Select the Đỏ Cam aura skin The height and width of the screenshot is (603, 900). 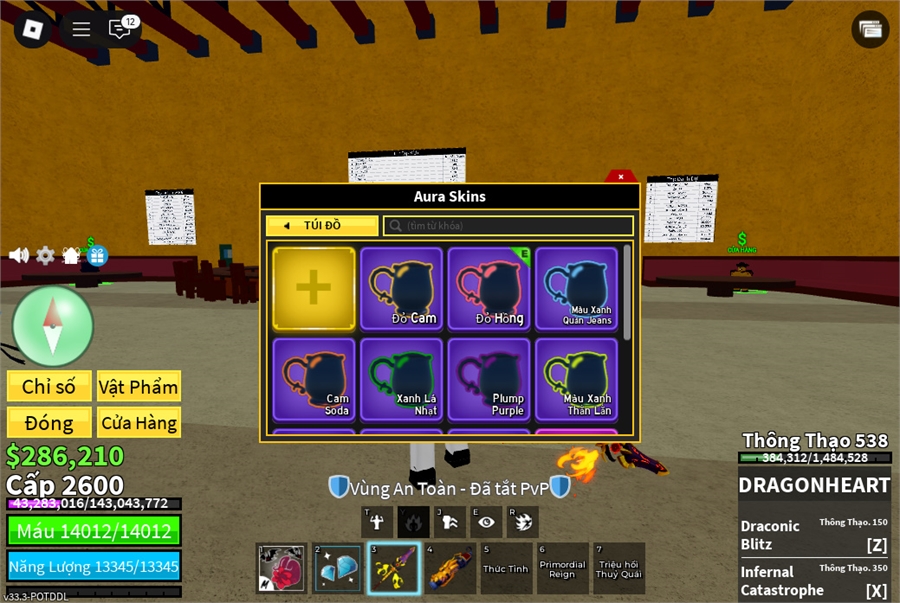pos(401,289)
